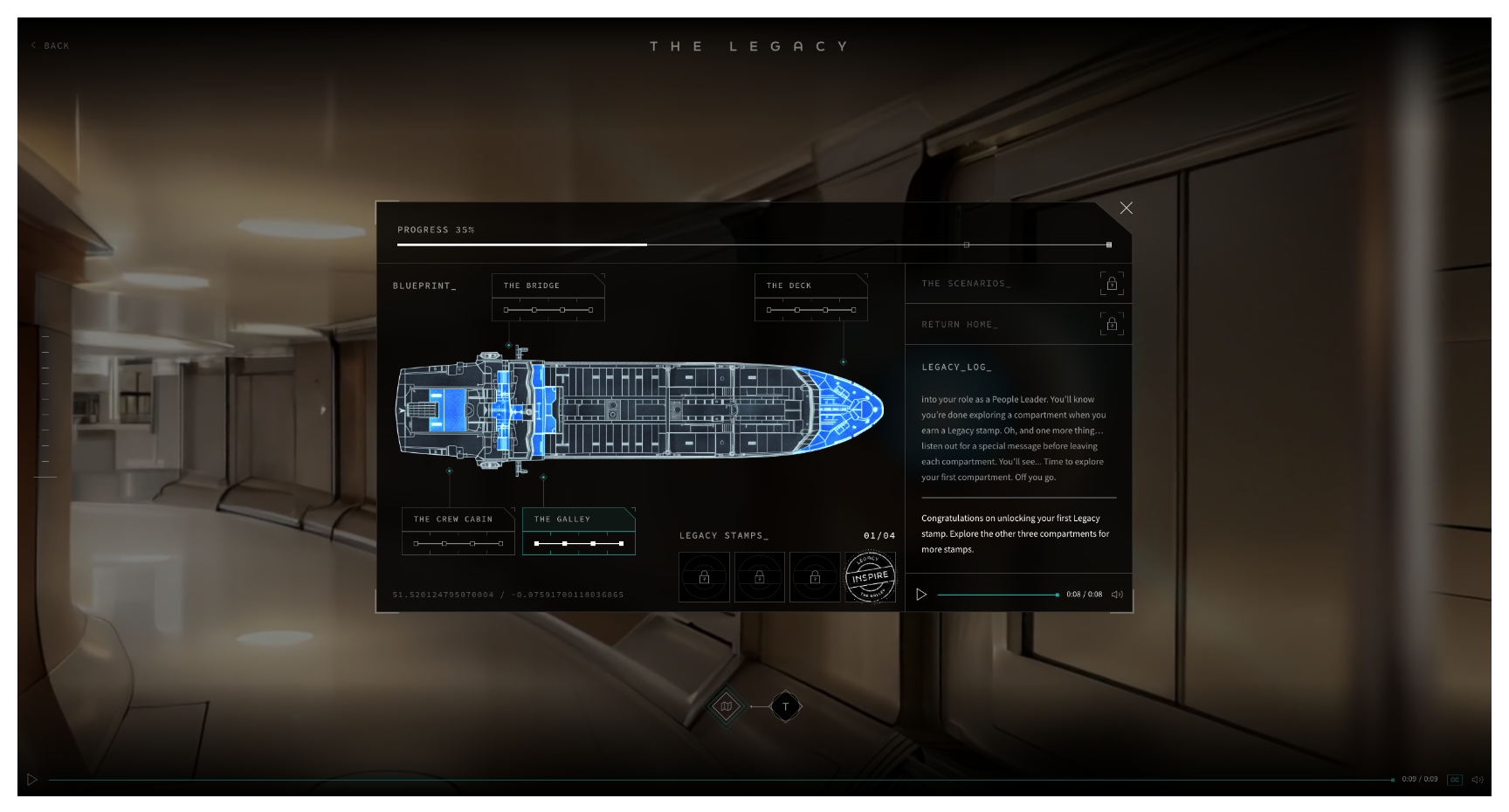This screenshot has width=1509, height=812.
Task: Select the Return Home entry
Action: click(x=1018, y=325)
